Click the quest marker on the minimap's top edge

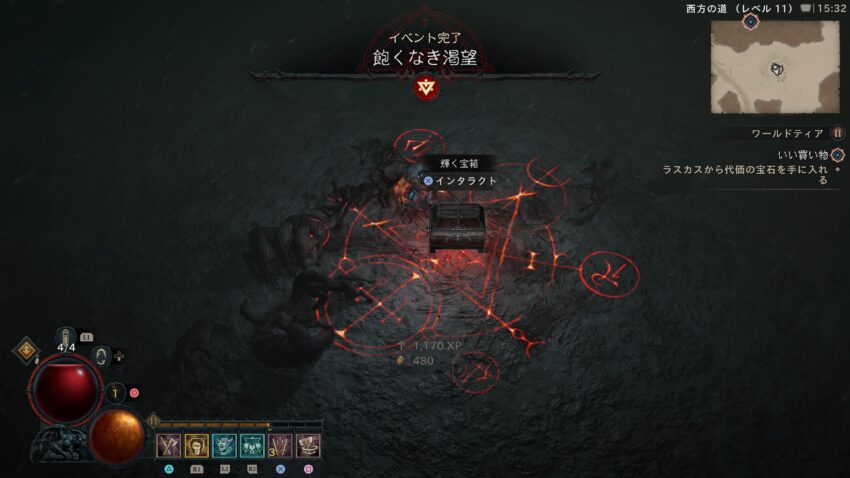point(750,20)
